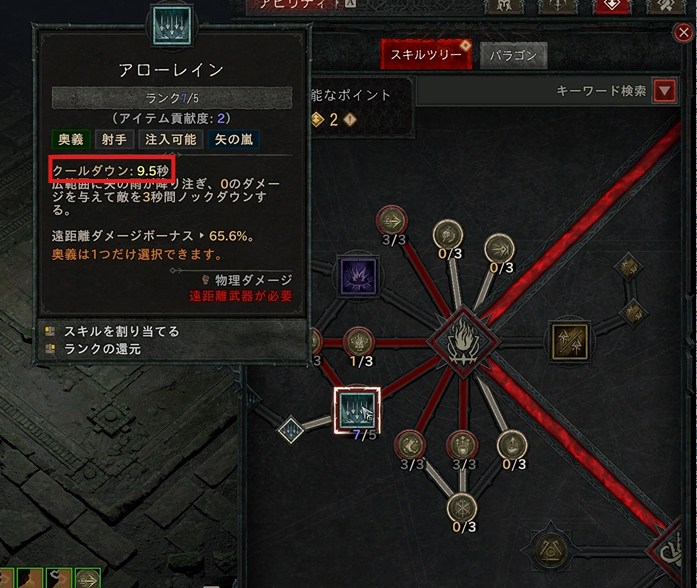Click the lowest passive node below the cluster
This screenshot has width=697, height=588.
click(x=461, y=507)
